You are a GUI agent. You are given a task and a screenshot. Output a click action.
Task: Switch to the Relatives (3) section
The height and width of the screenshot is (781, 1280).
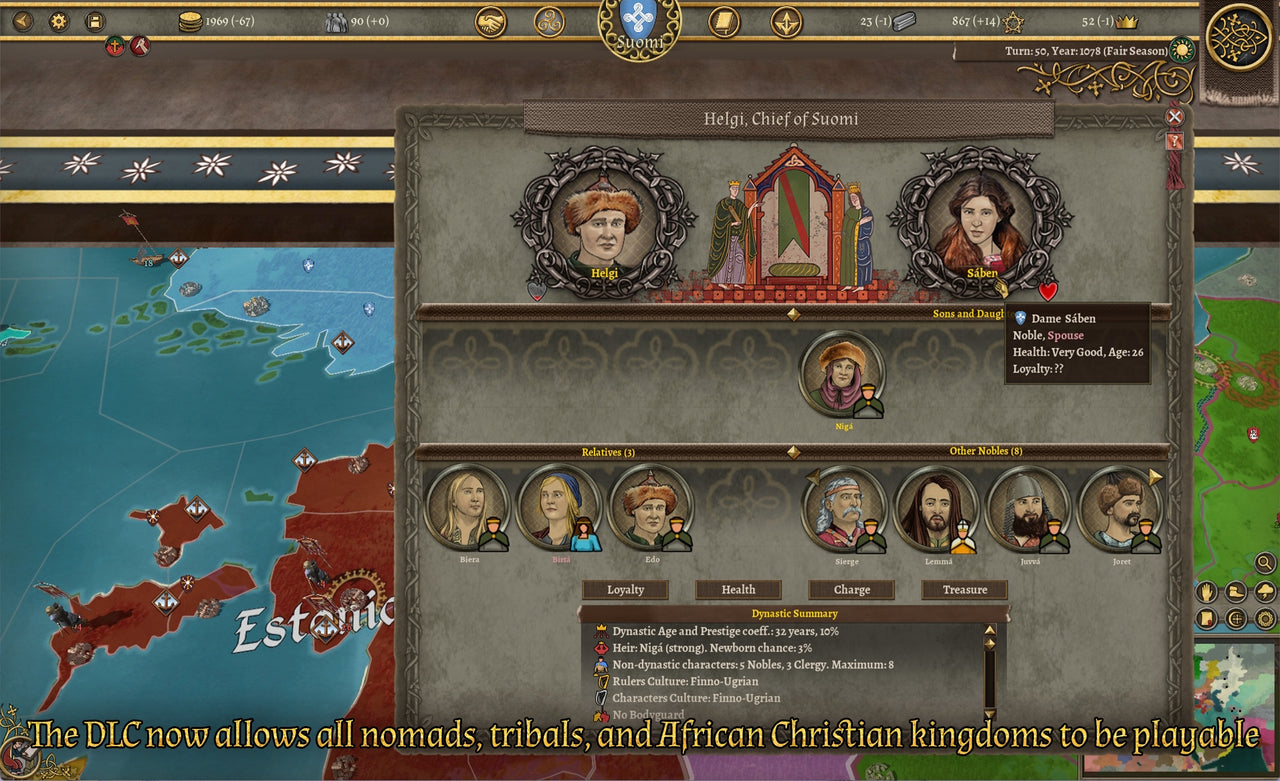point(608,452)
